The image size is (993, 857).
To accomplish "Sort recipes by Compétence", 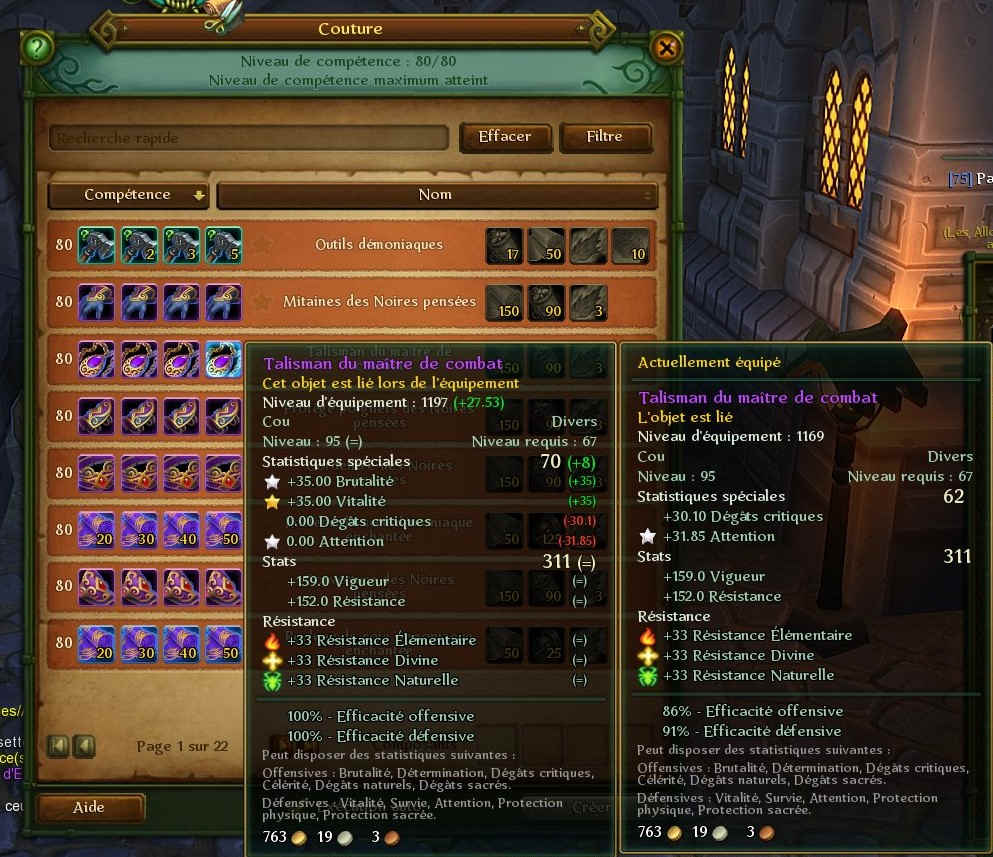I will [x=128, y=195].
